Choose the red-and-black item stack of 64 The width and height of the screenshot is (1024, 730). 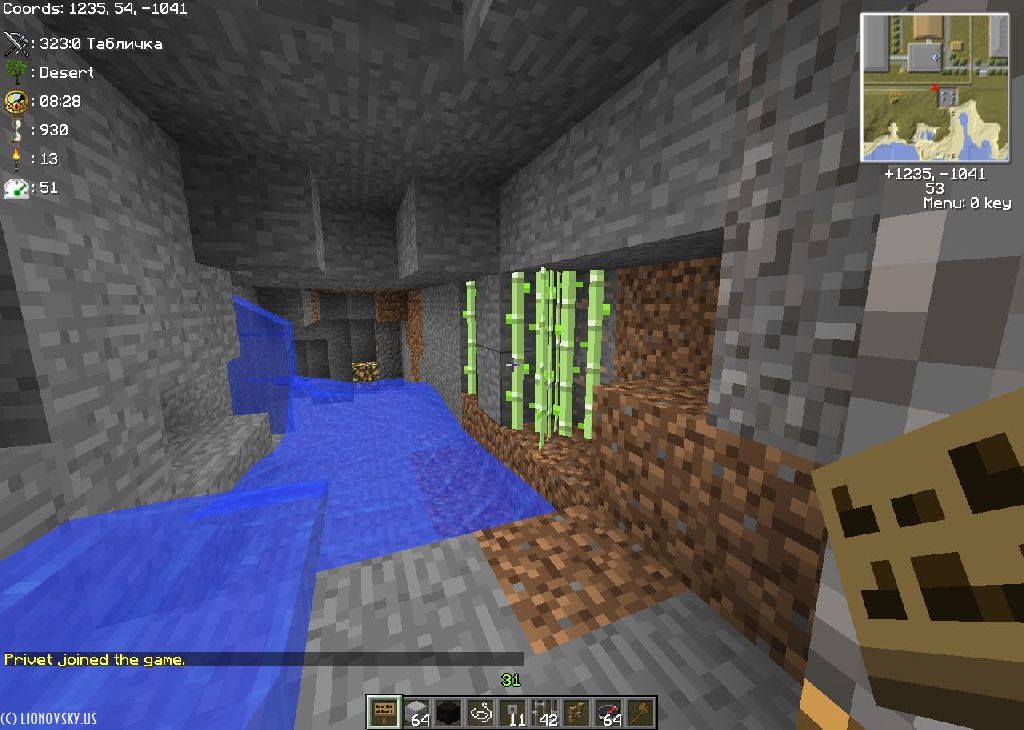tap(608, 712)
